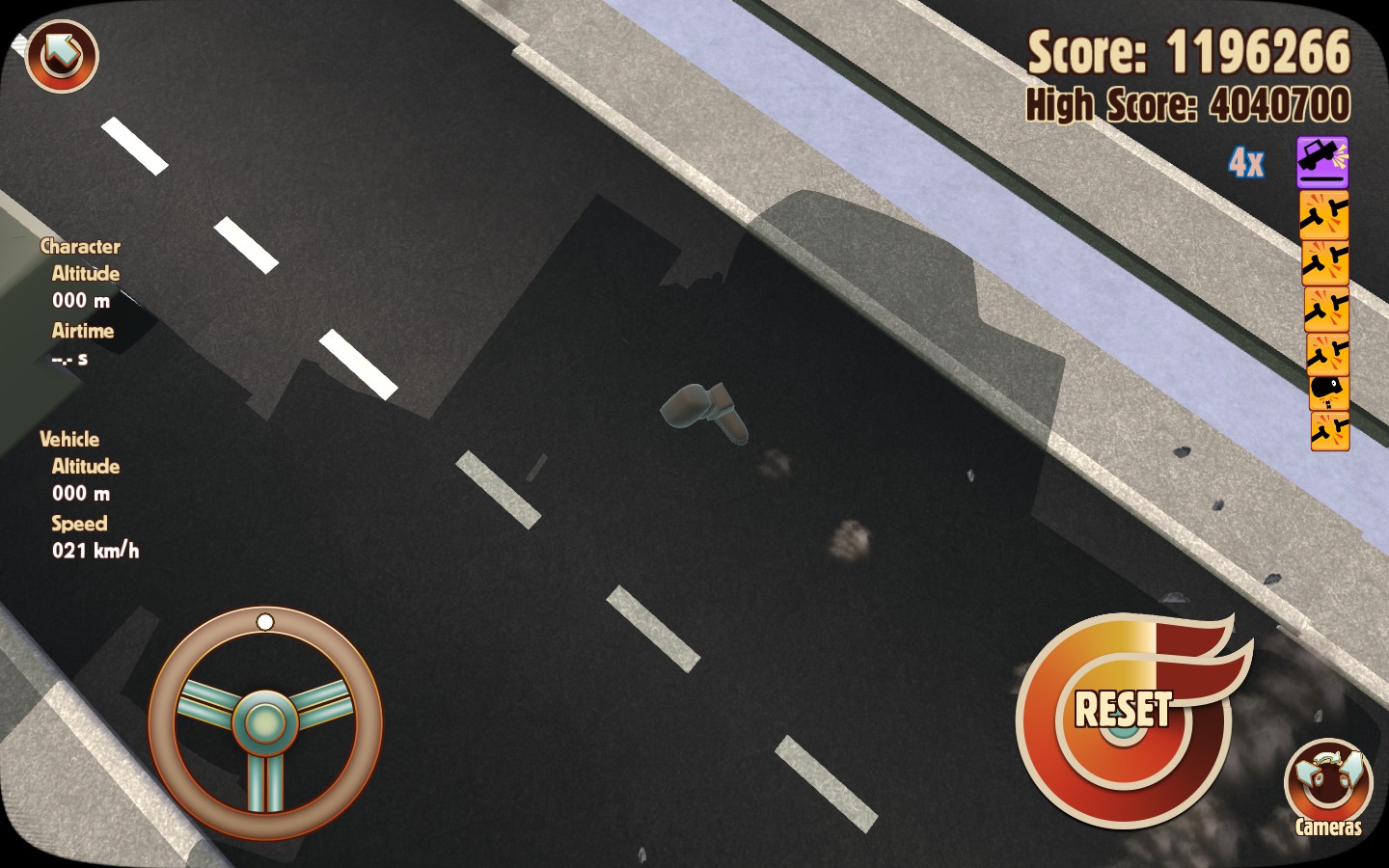This screenshot has height=868, width=1389.
Task: Click the RESET flame logo icon
Action: [1124, 716]
